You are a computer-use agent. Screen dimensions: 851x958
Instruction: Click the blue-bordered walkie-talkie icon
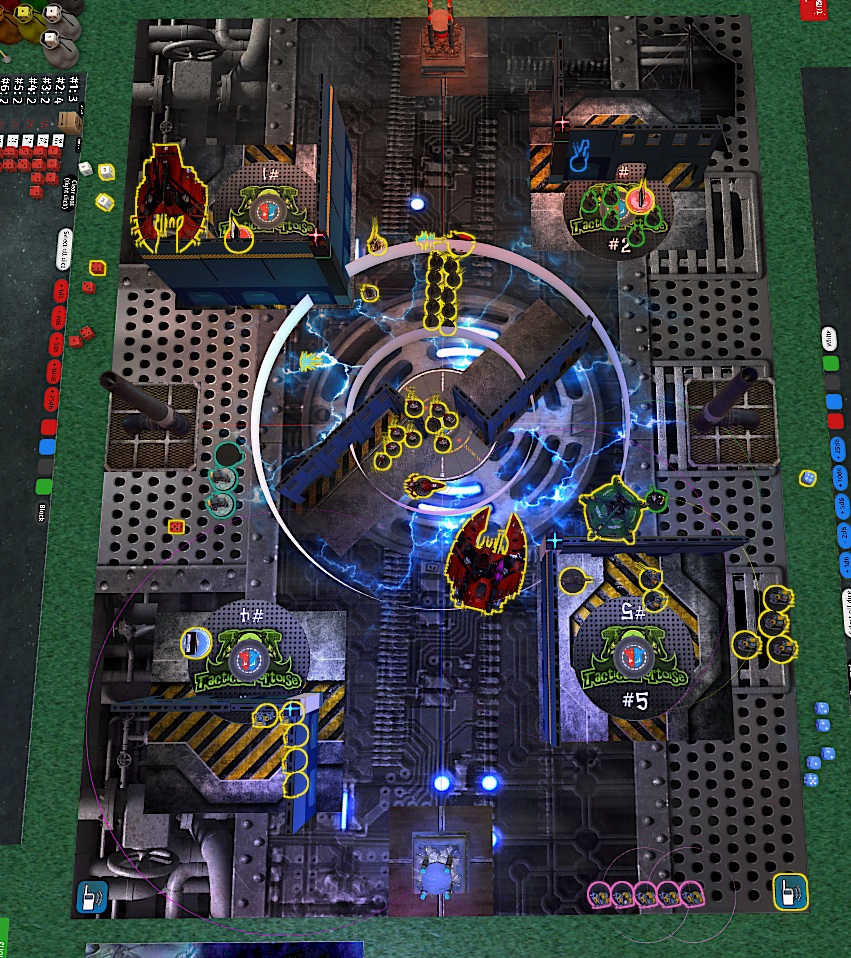point(89,896)
